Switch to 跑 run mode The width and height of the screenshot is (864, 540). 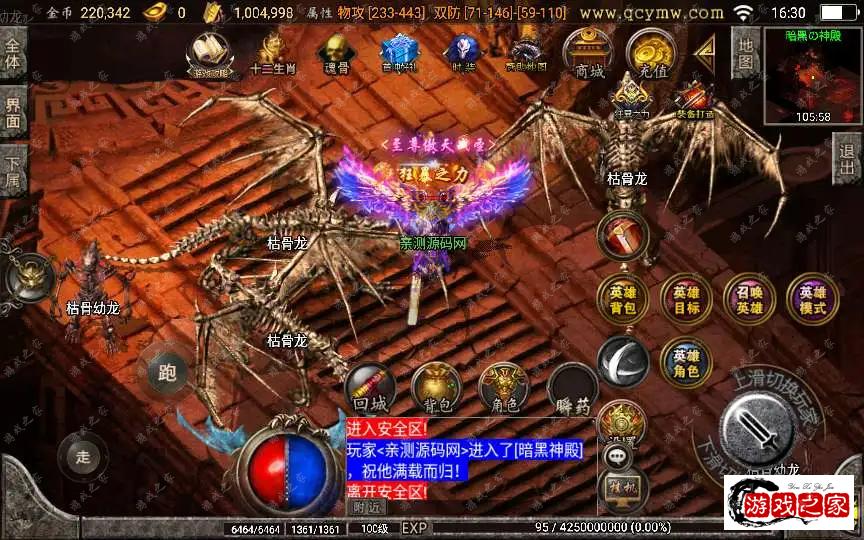[x=166, y=373]
